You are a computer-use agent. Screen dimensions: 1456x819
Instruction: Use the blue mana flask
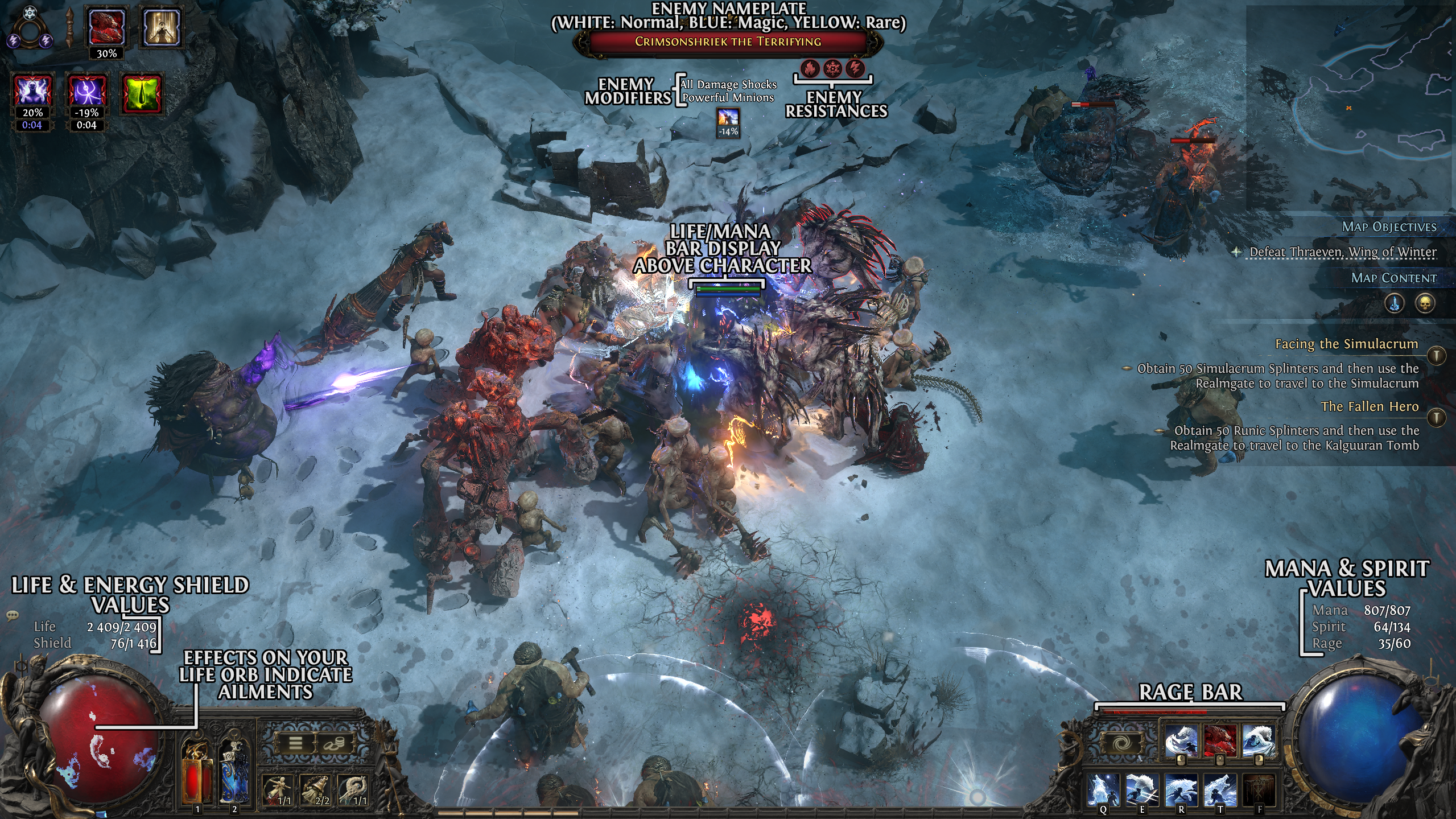pos(234,774)
